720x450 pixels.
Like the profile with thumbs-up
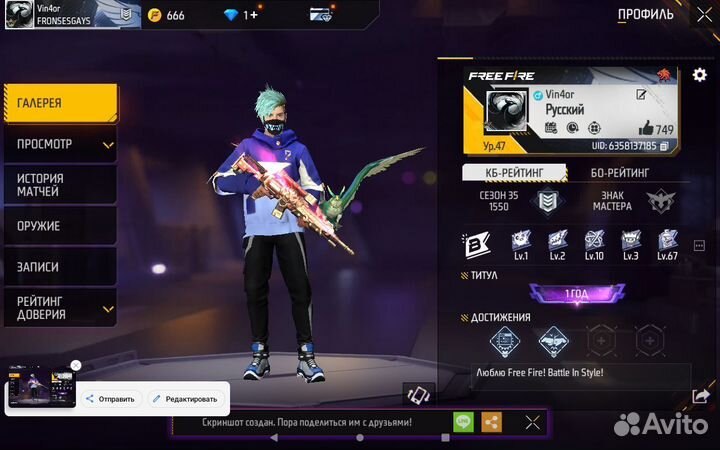click(646, 129)
